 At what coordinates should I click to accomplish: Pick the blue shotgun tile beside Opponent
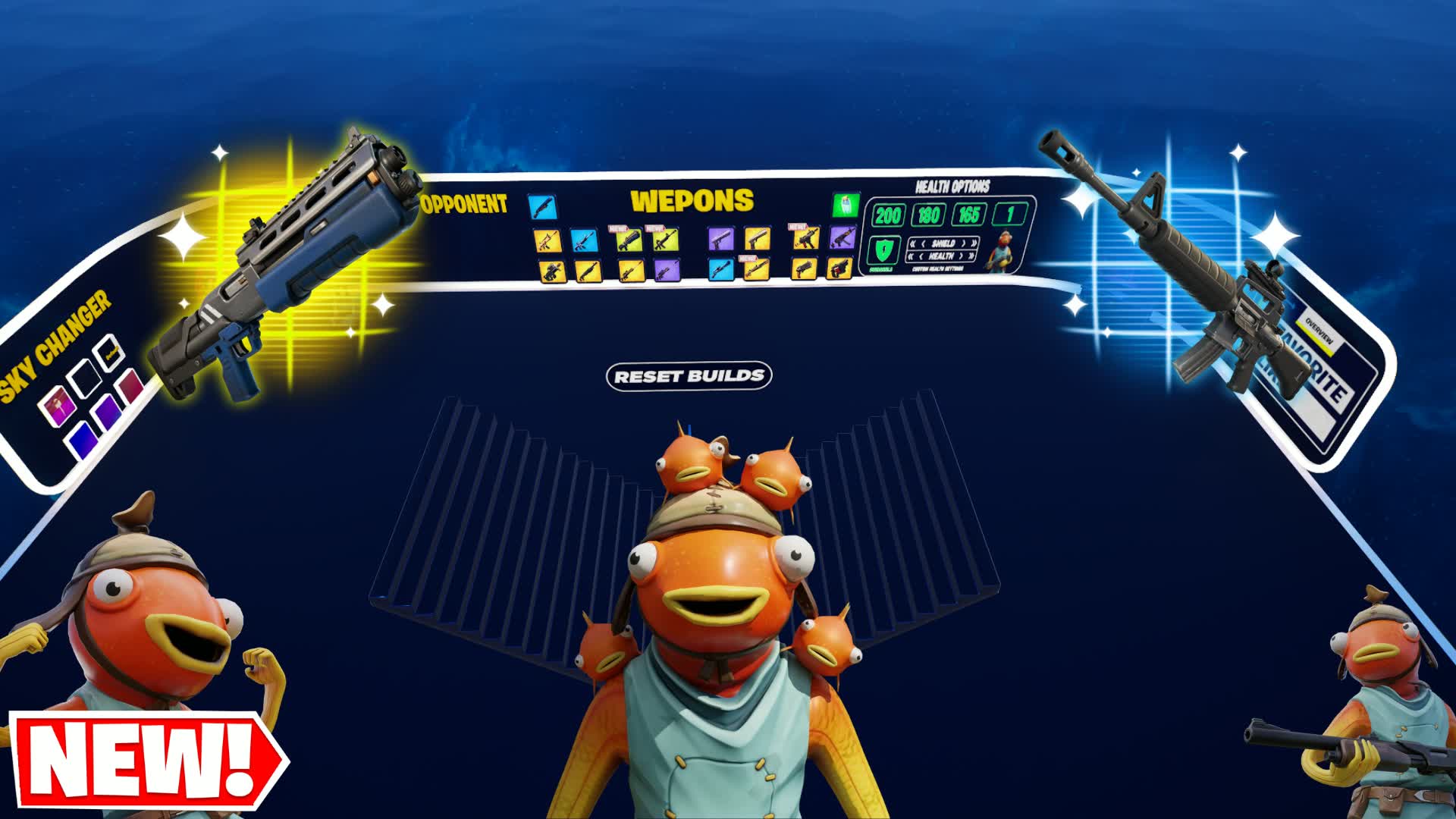542,206
